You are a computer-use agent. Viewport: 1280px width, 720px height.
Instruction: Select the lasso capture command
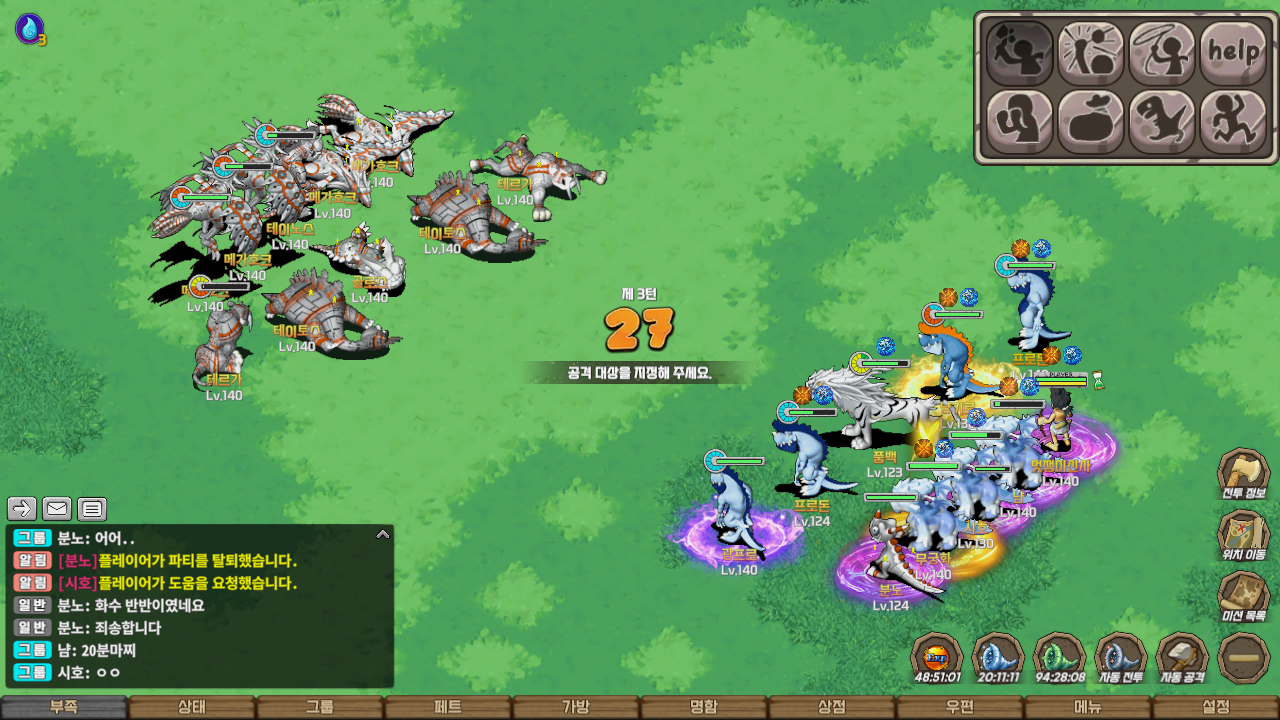[x=1162, y=52]
